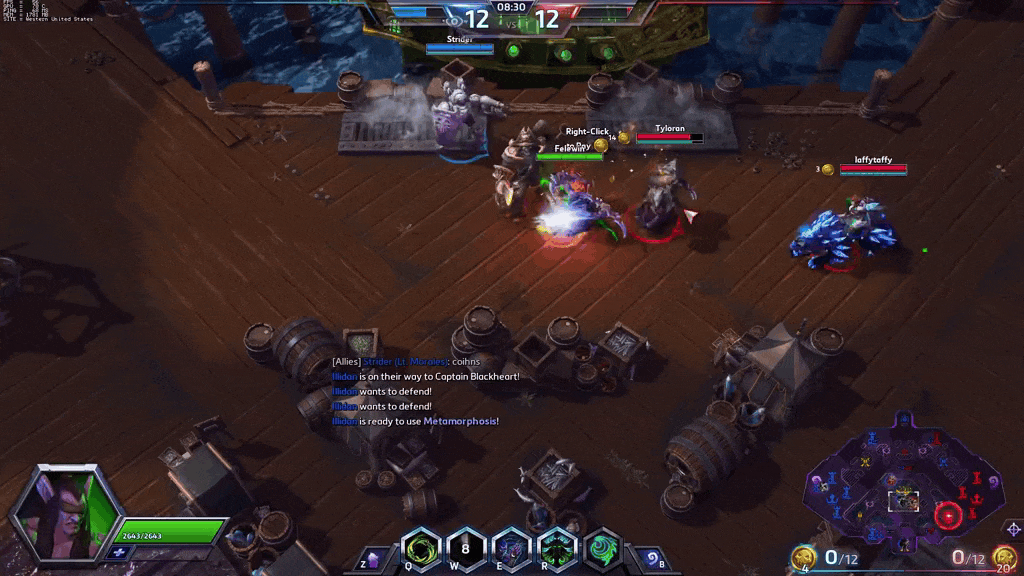Toggle the minimap ping crosshair button

pos(1013,528)
